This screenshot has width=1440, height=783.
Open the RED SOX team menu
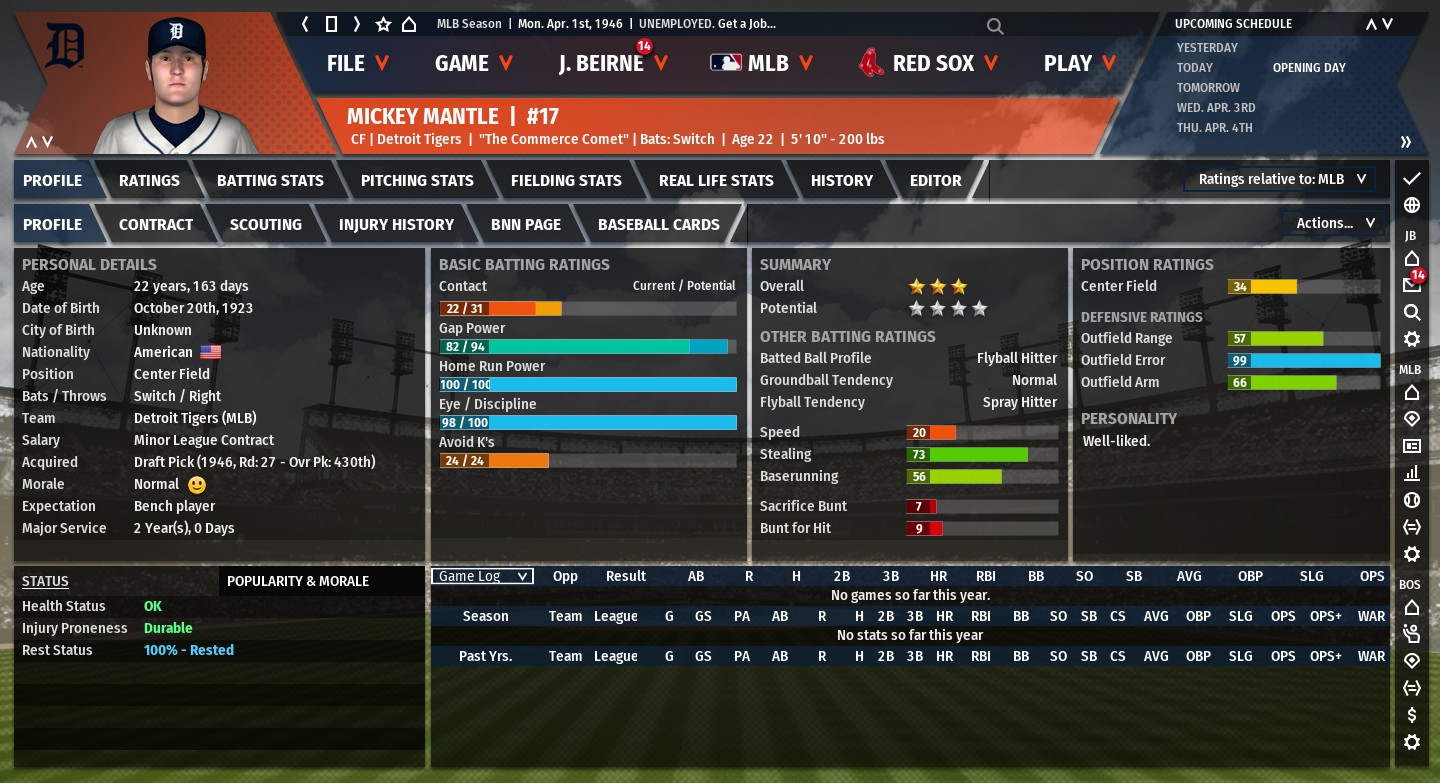pyautogui.click(x=929, y=63)
